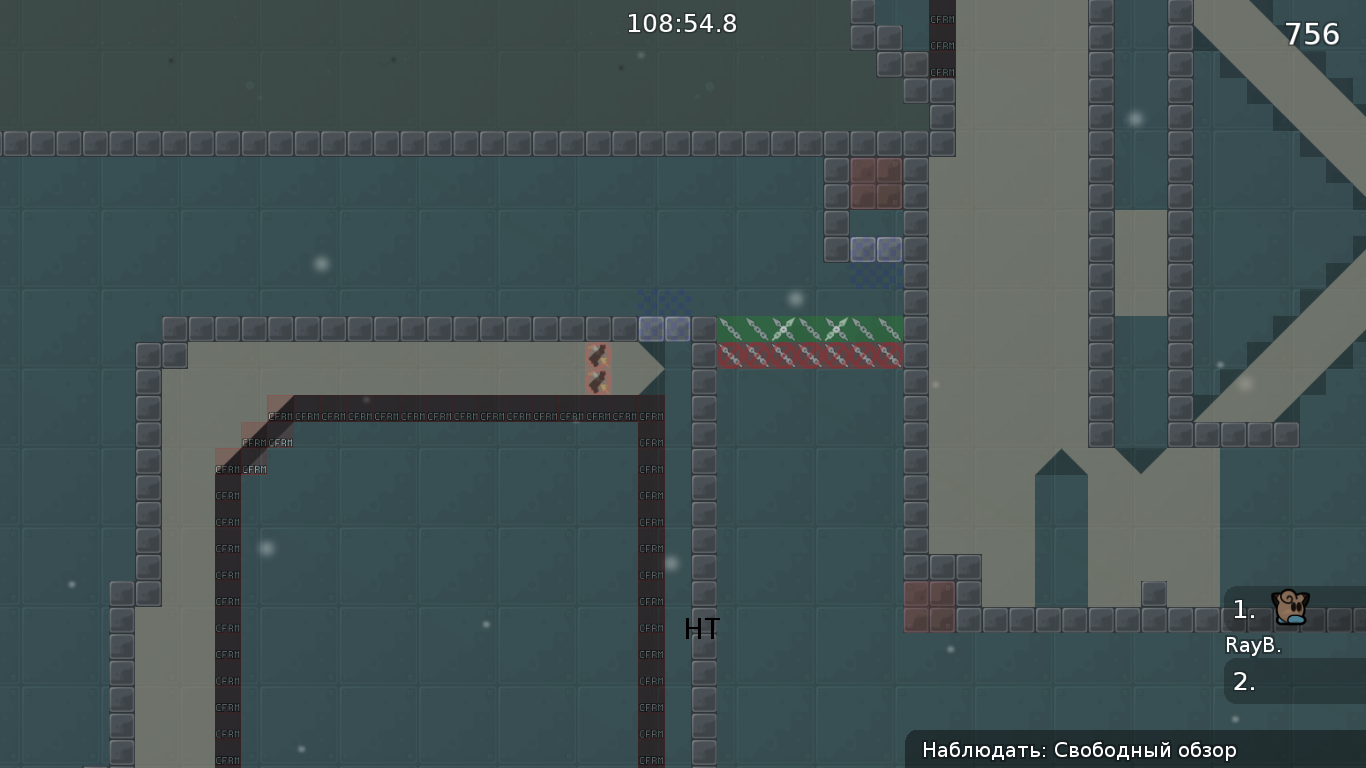The image size is (1366, 768).
Task: Click the HT label on the map
Action: click(x=701, y=629)
